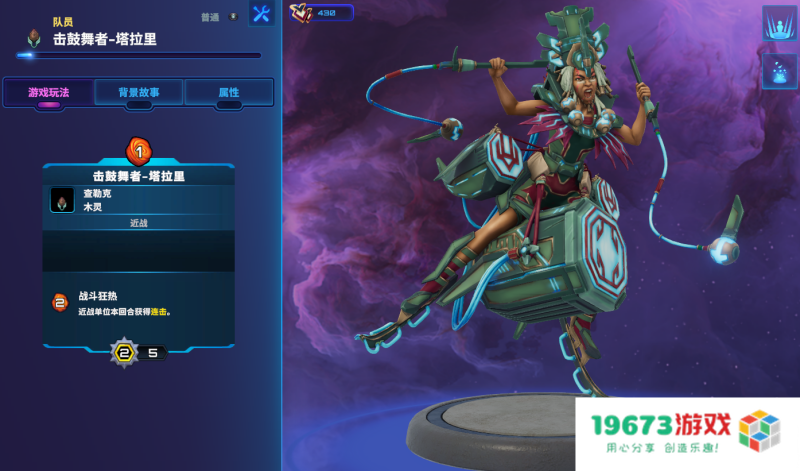Screen dimensions: 800x471
Task: Click the 查勒克 木灵 faction icon
Action: pos(62,200)
